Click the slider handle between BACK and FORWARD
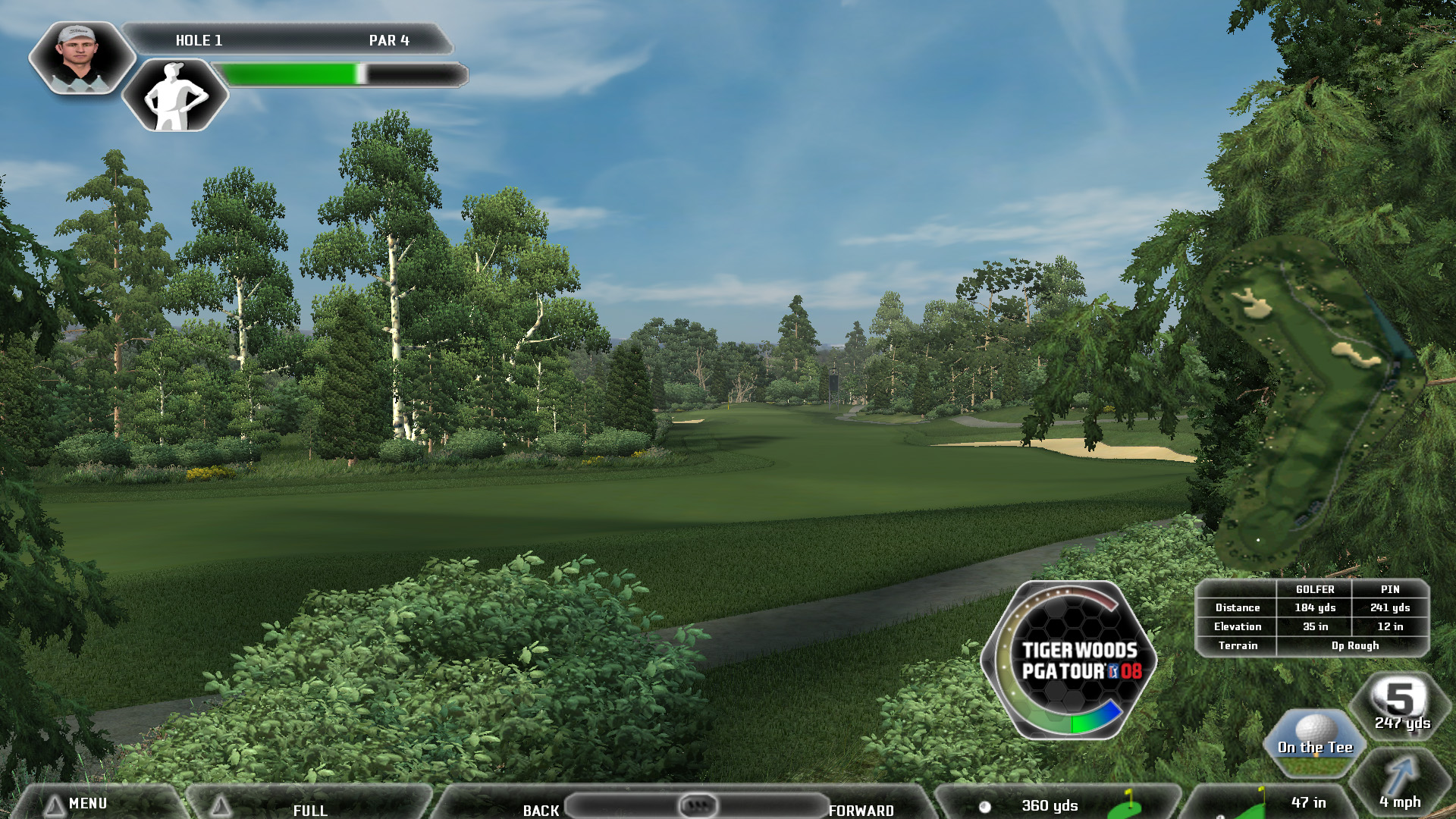 [698, 805]
